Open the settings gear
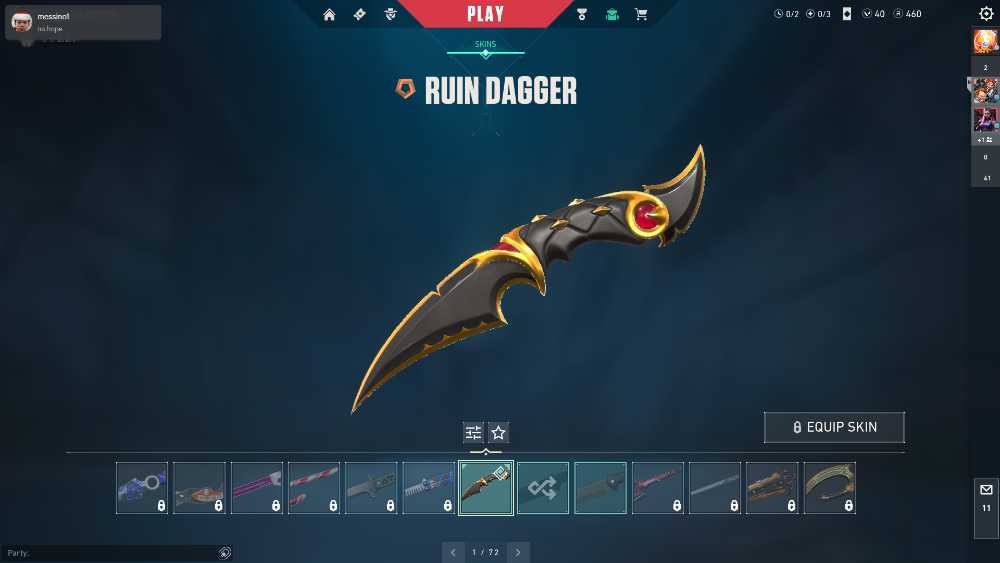This screenshot has height=563, width=1000. click(986, 14)
